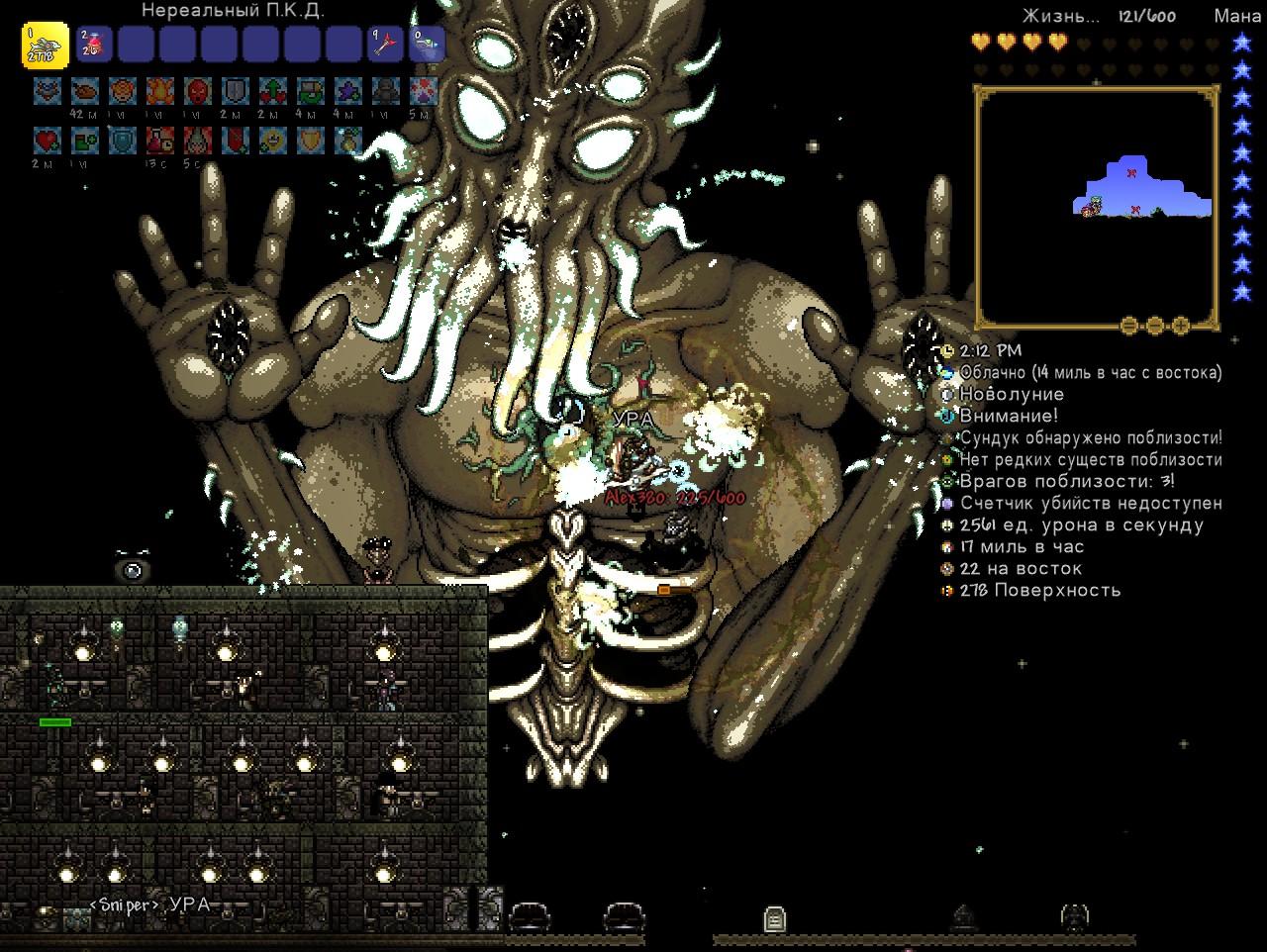Screen dimensions: 1267x952
Task: Click the yellow smiley face buff icon
Action: [x=273, y=142]
